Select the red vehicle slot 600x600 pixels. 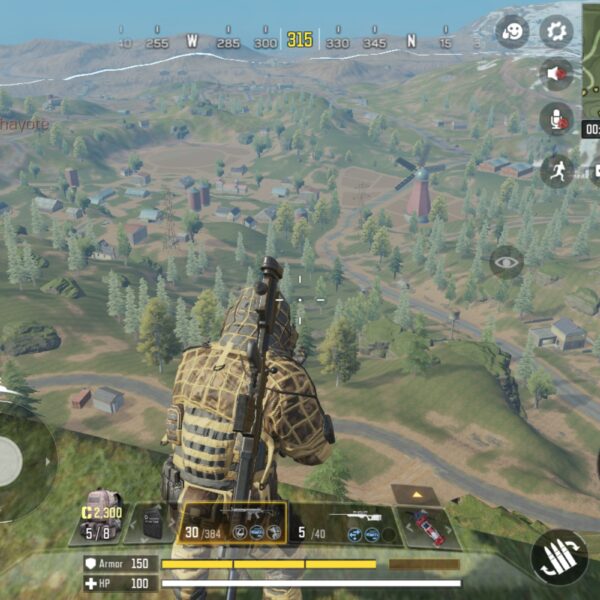(x=428, y=526)
